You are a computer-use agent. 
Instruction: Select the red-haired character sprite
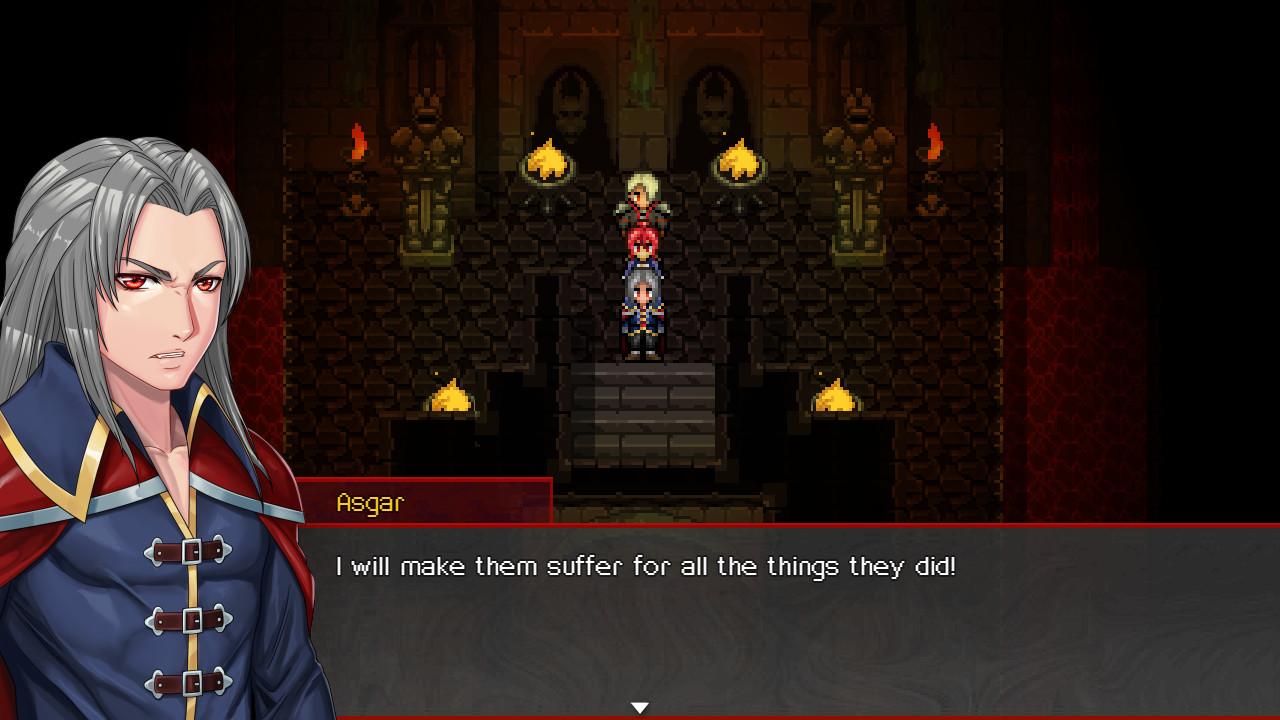[640, 250]
